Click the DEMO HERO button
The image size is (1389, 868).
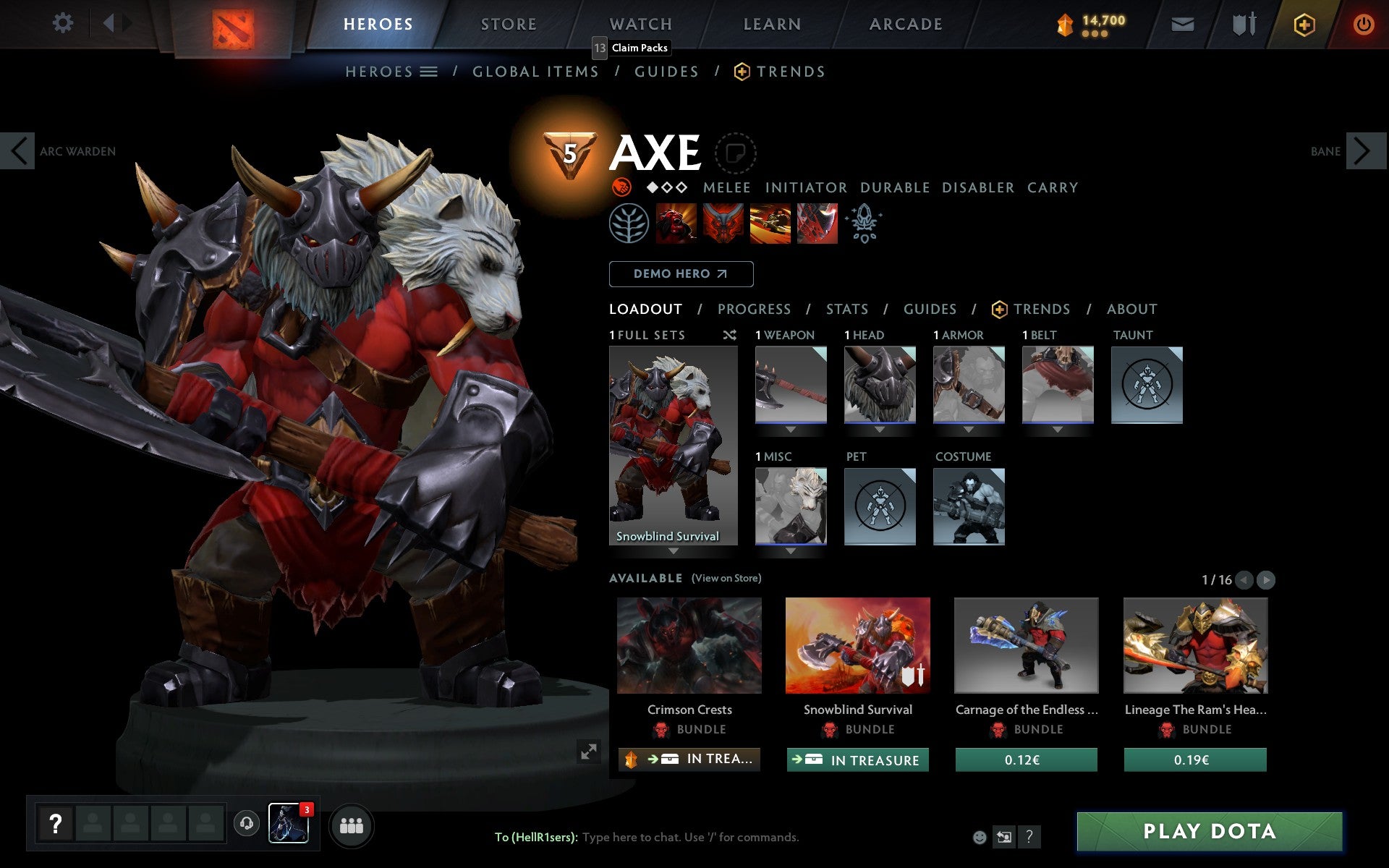[x=681, y=273]
